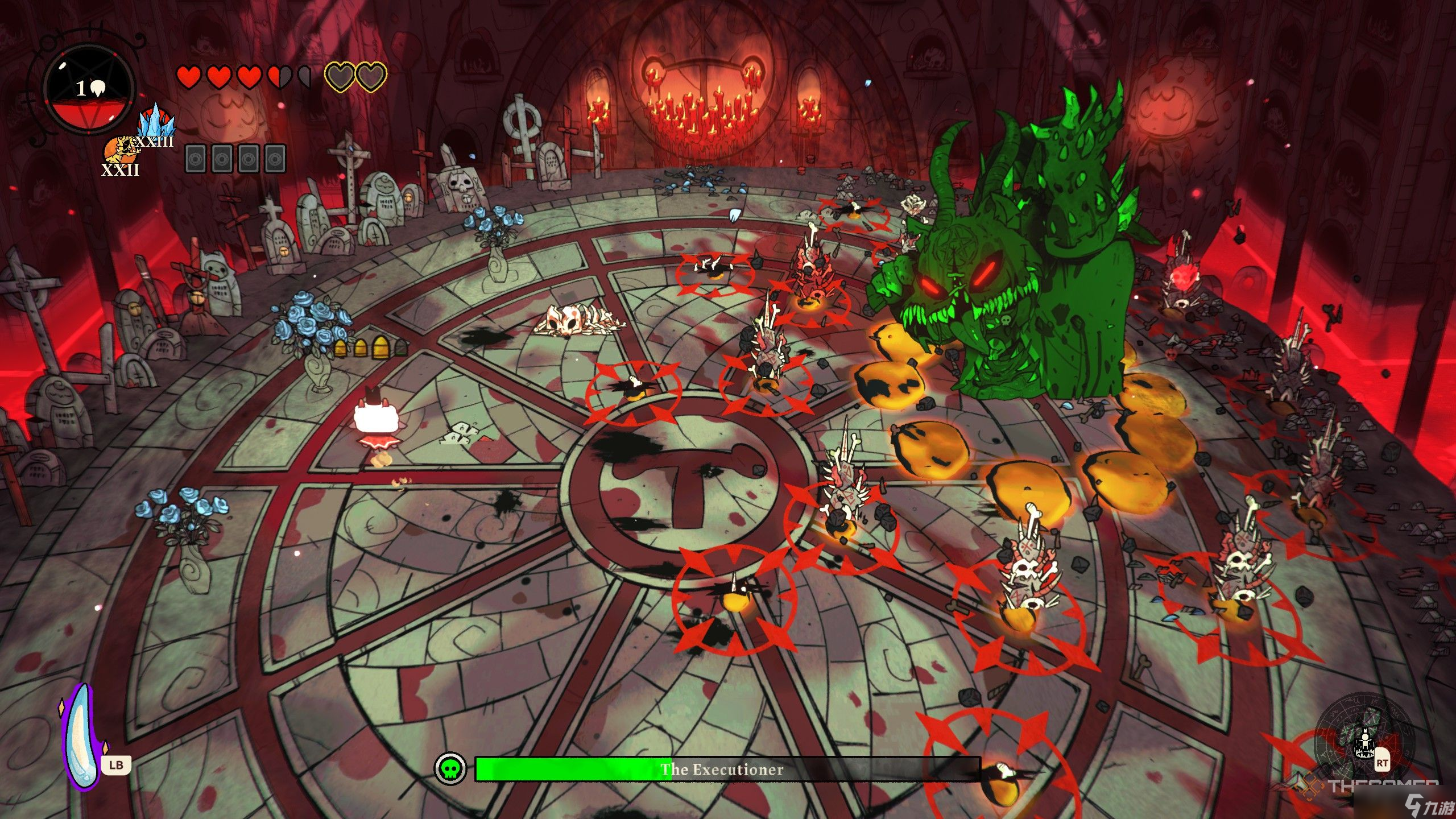Select the blue crystal tarot icon

point(156,121)
